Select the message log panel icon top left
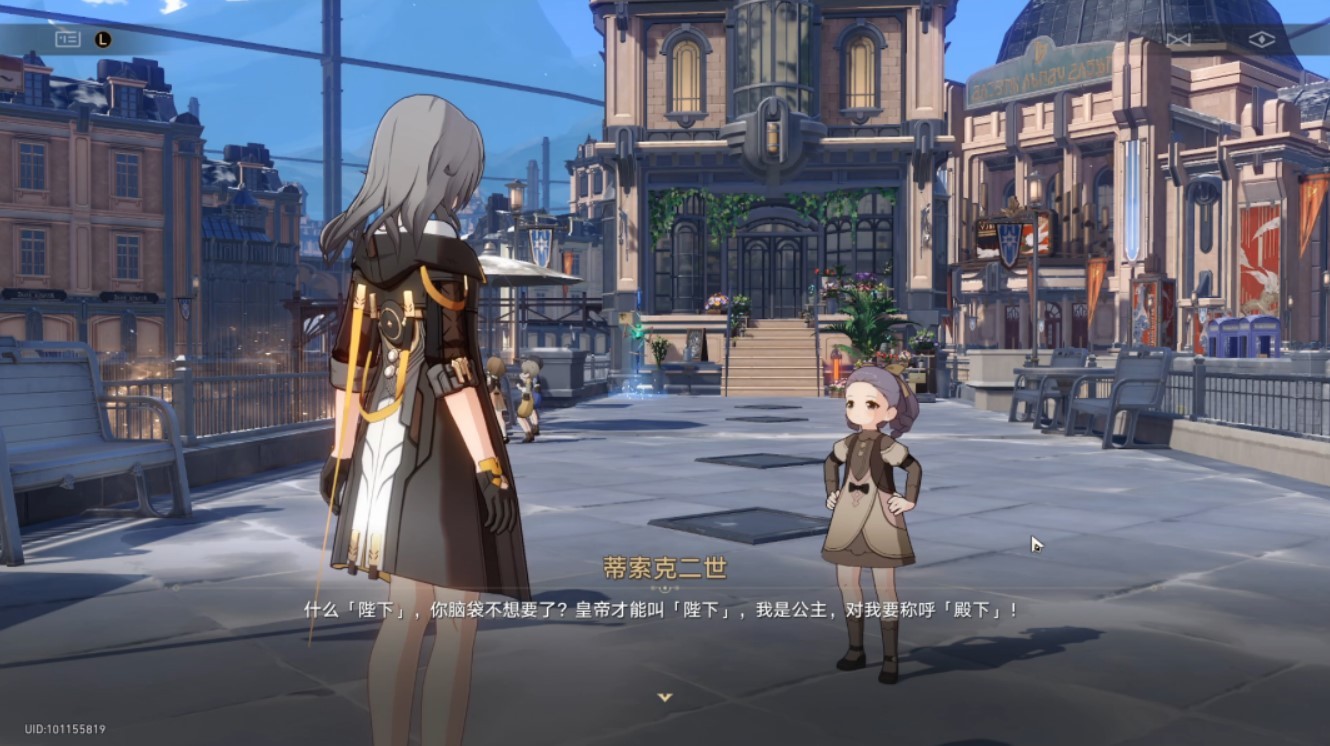 (68, 39)
